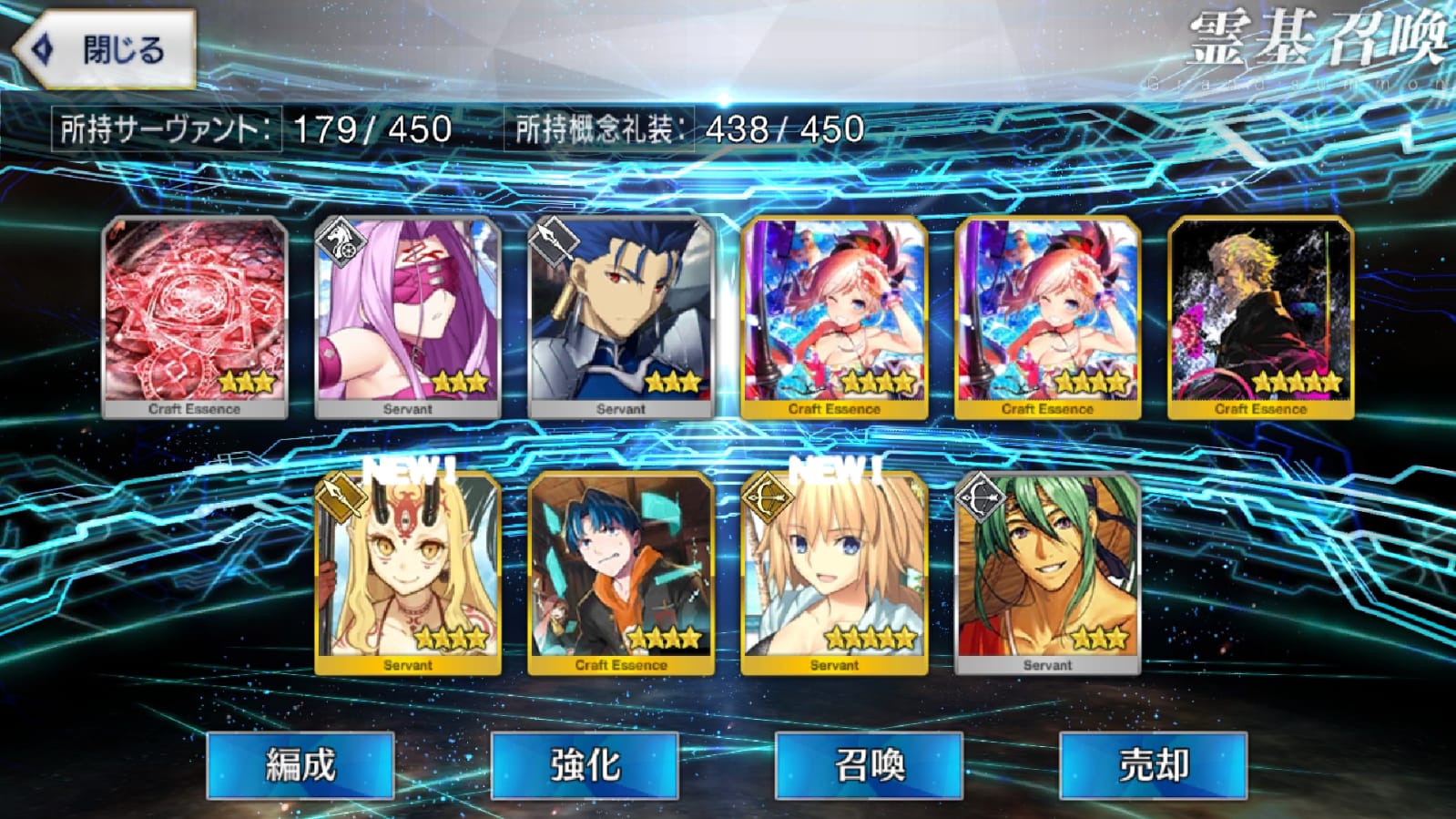This screenshot has width=1456, height=819.
Task: View the new five-star blonde Archer Servant
Action: 834,574
